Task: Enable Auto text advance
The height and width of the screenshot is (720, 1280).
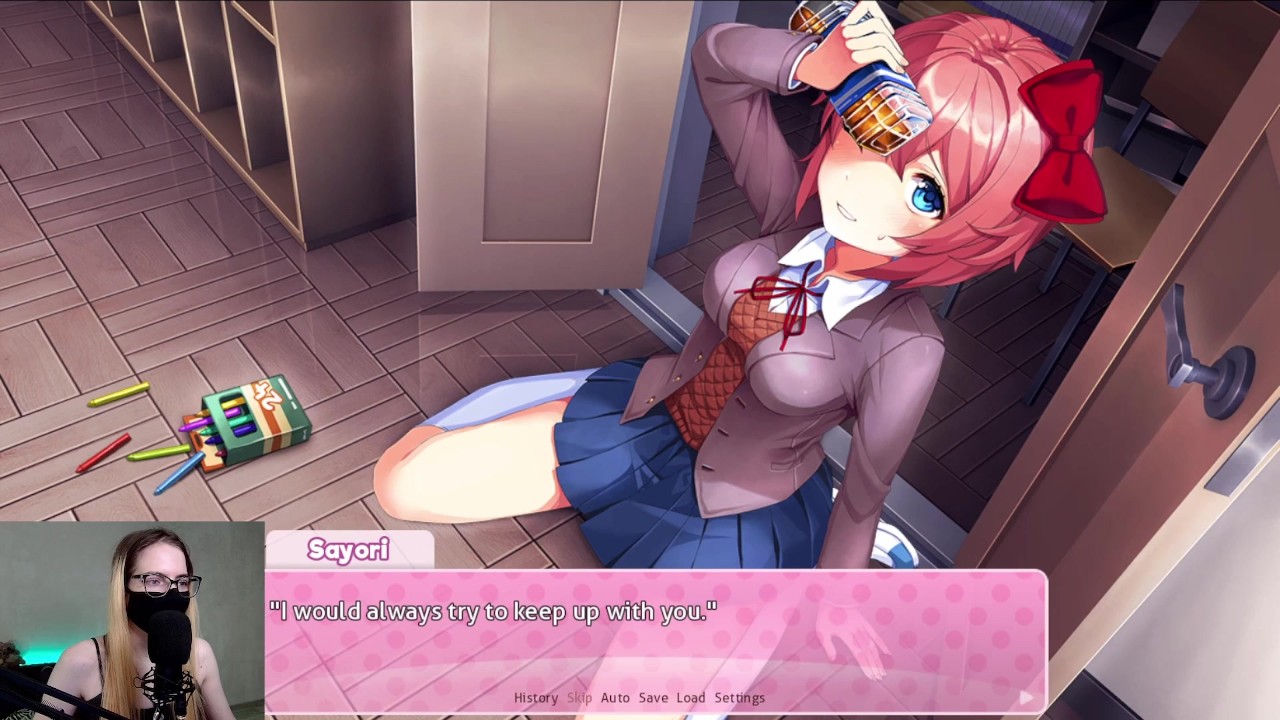Action: [x=615, y=697]
